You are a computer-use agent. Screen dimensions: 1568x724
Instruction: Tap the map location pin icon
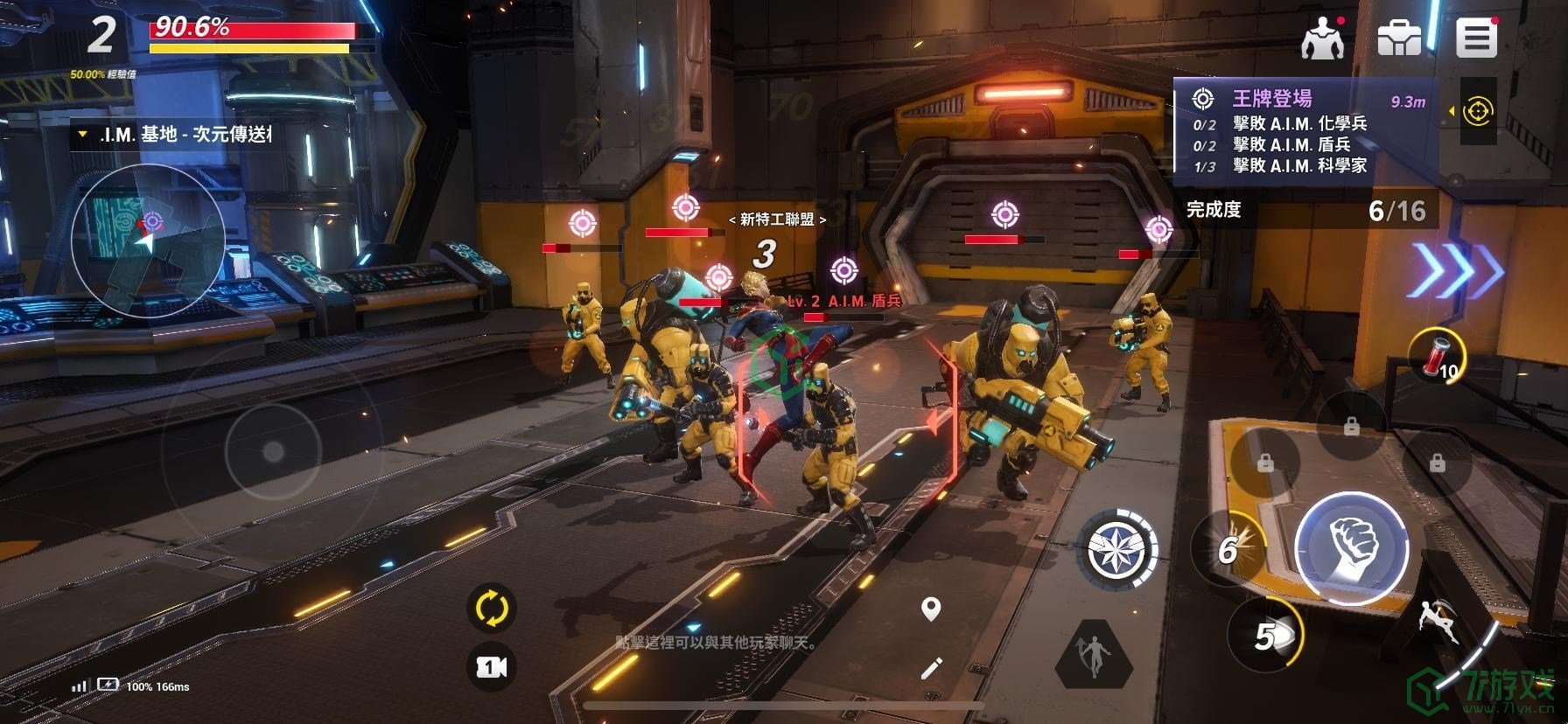click(931, 609)
